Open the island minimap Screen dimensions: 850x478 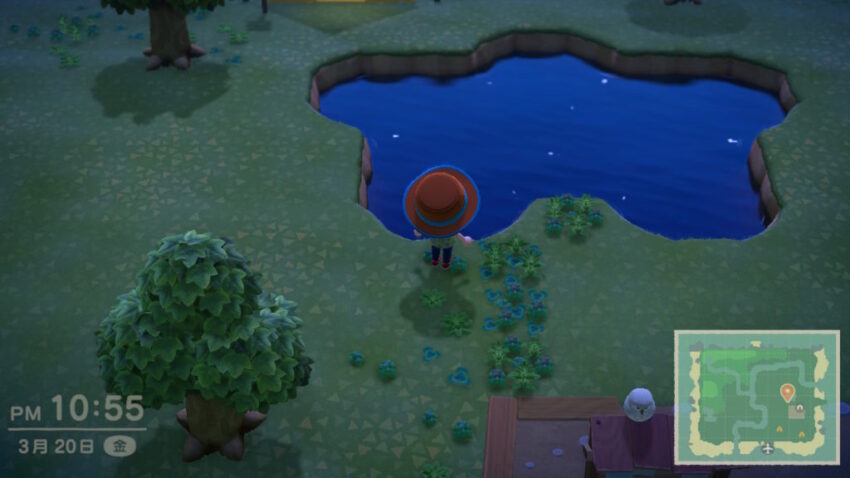pyautogui.click(x=756, y=397)
